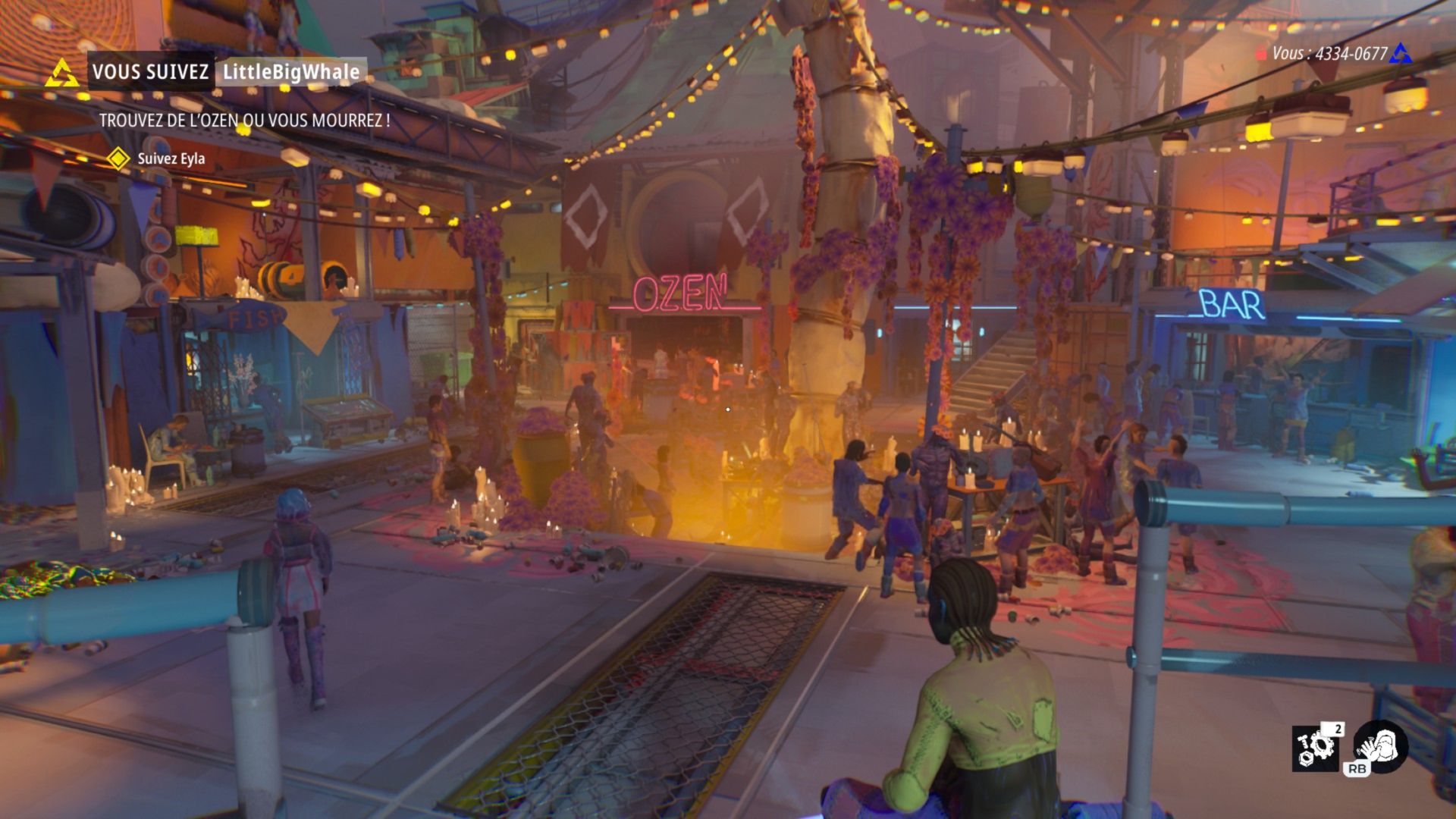Activate the hand-slap ability icon
Screen dimensions: 1456x819
pyautogui.click(x=1381, y=745)
